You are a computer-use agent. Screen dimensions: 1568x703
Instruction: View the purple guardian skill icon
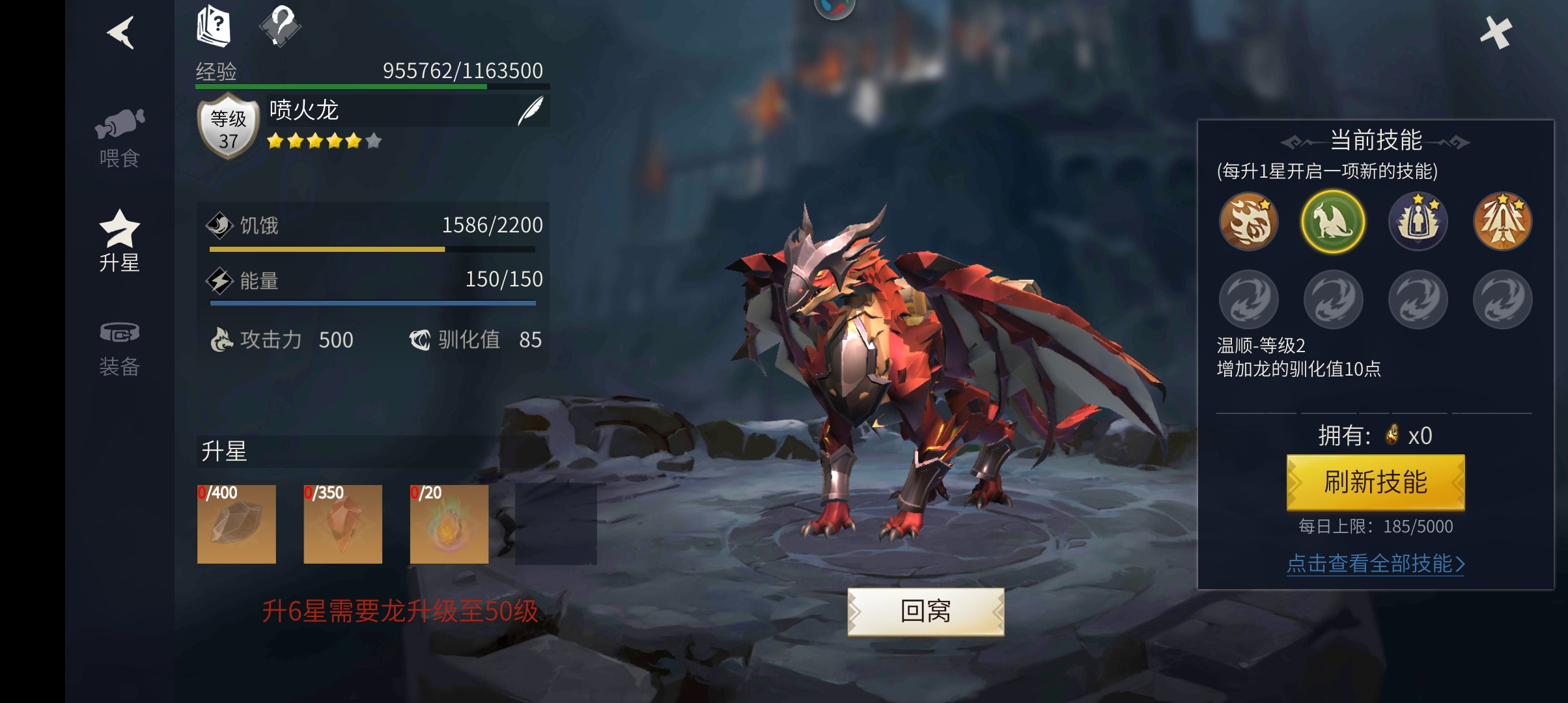(1418, 222)
